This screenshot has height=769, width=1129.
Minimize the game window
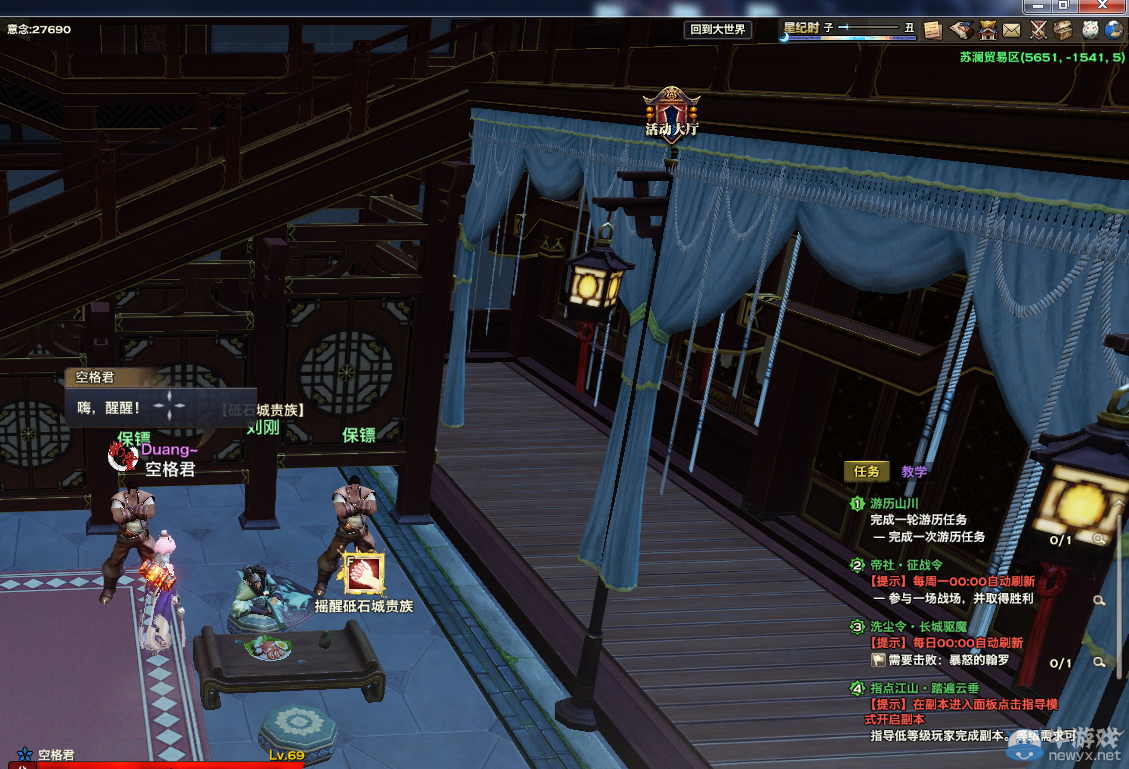click(1037, 5)
